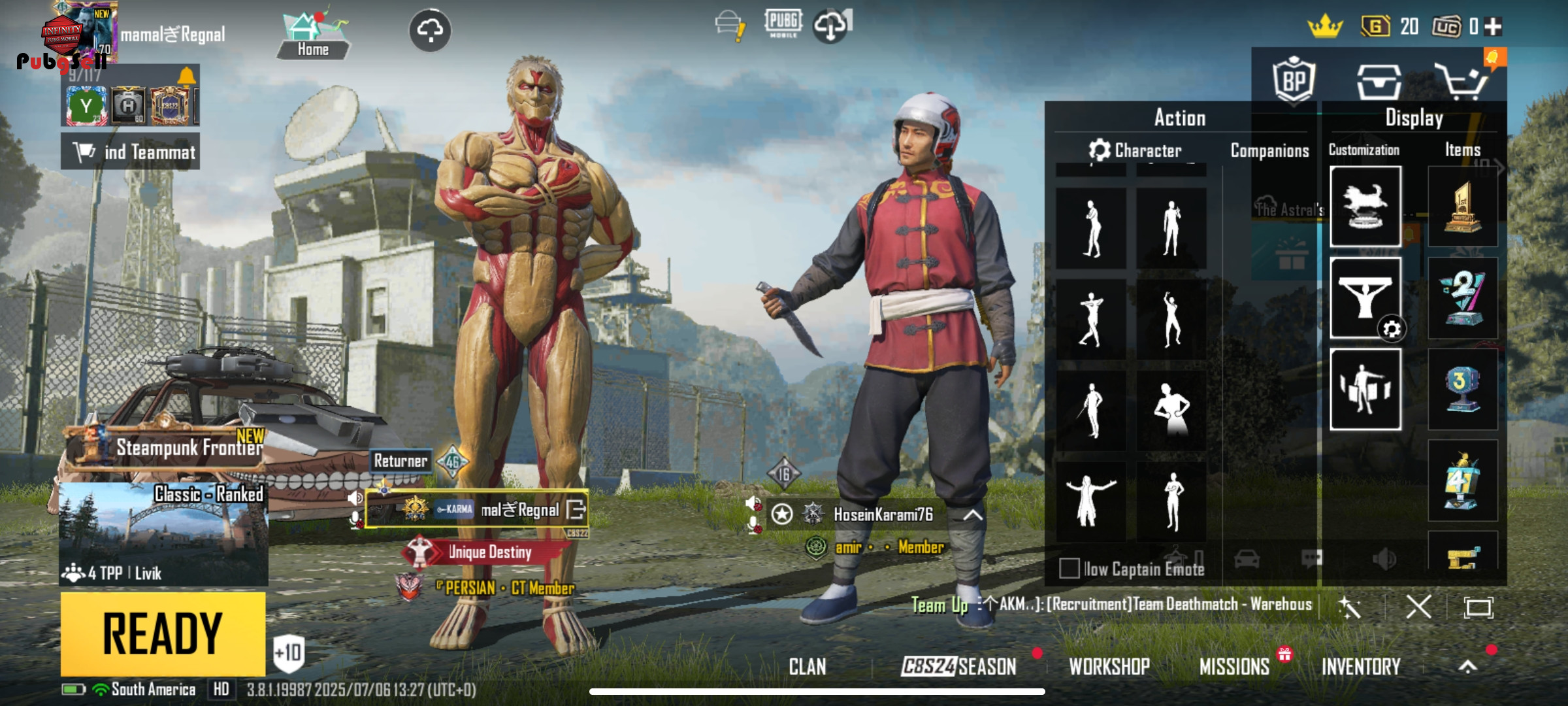1568x706 pixels.
Task: Select the Items display tab
Action: [1462, 150]
